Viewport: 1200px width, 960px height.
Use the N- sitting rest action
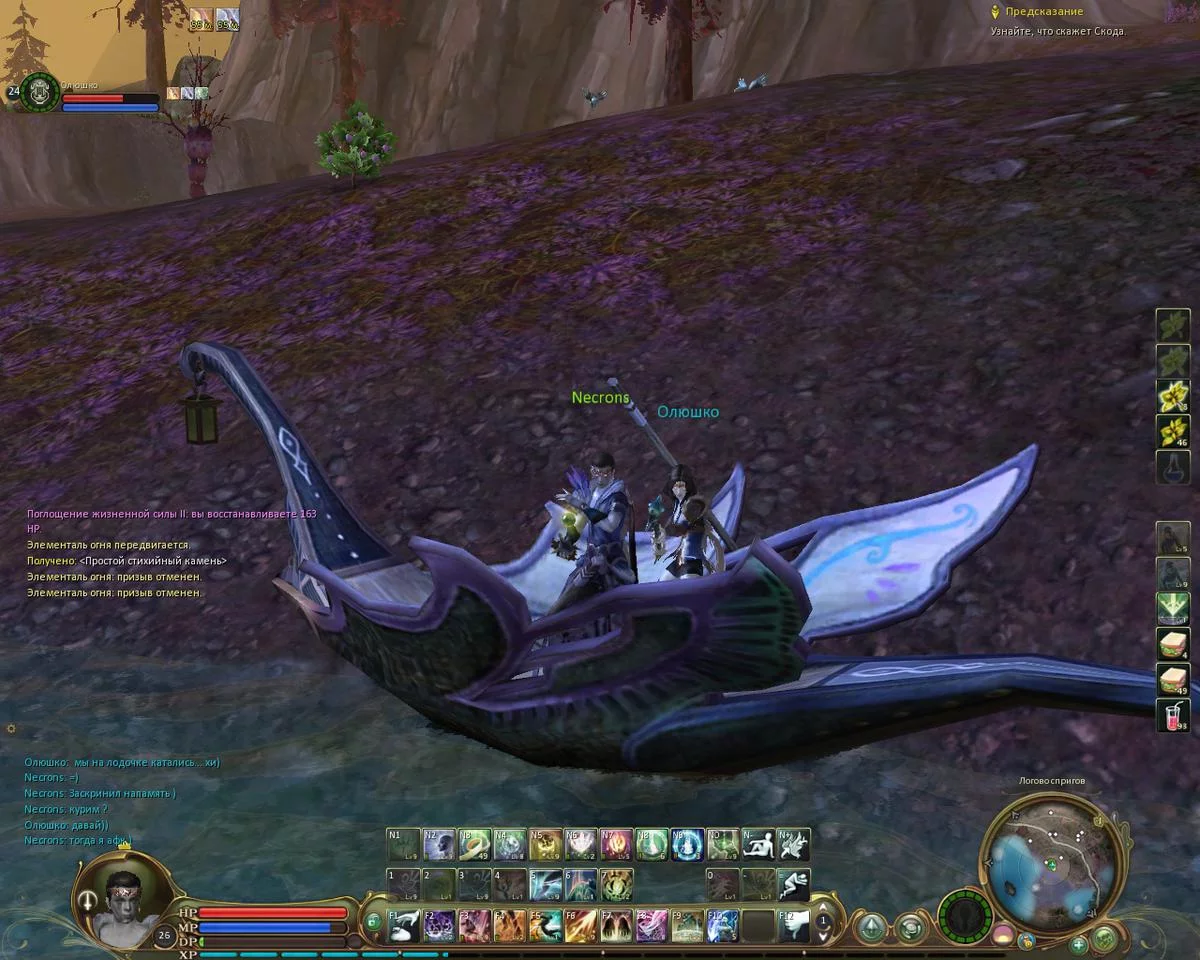[758, 844]
